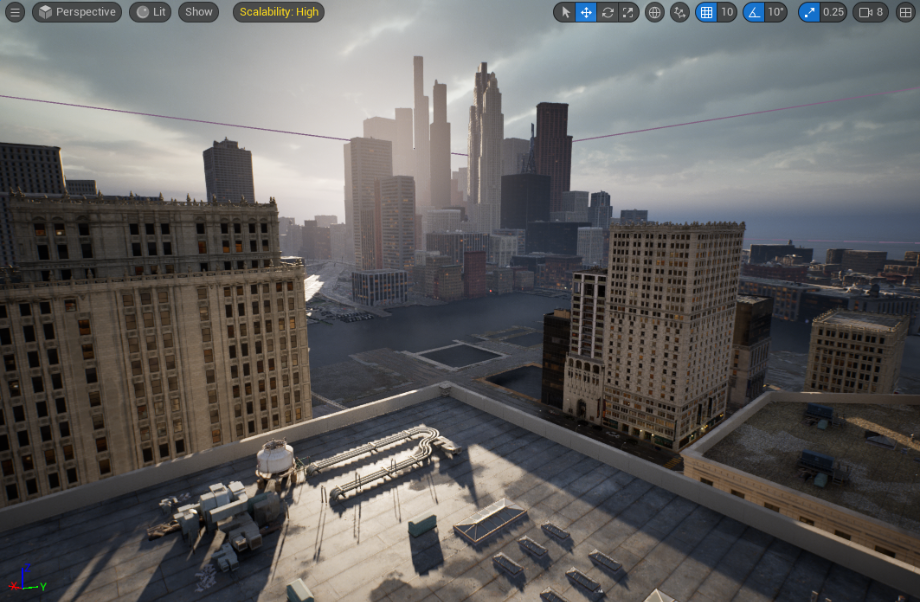Open the camera speed 8 setting
This screenshot has width=920, height=602.
click(872, 12)
